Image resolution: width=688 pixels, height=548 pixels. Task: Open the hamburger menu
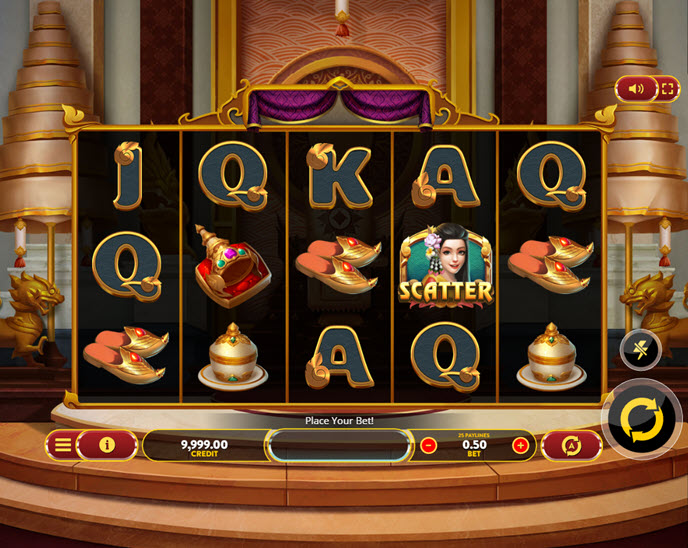(63, 445)
